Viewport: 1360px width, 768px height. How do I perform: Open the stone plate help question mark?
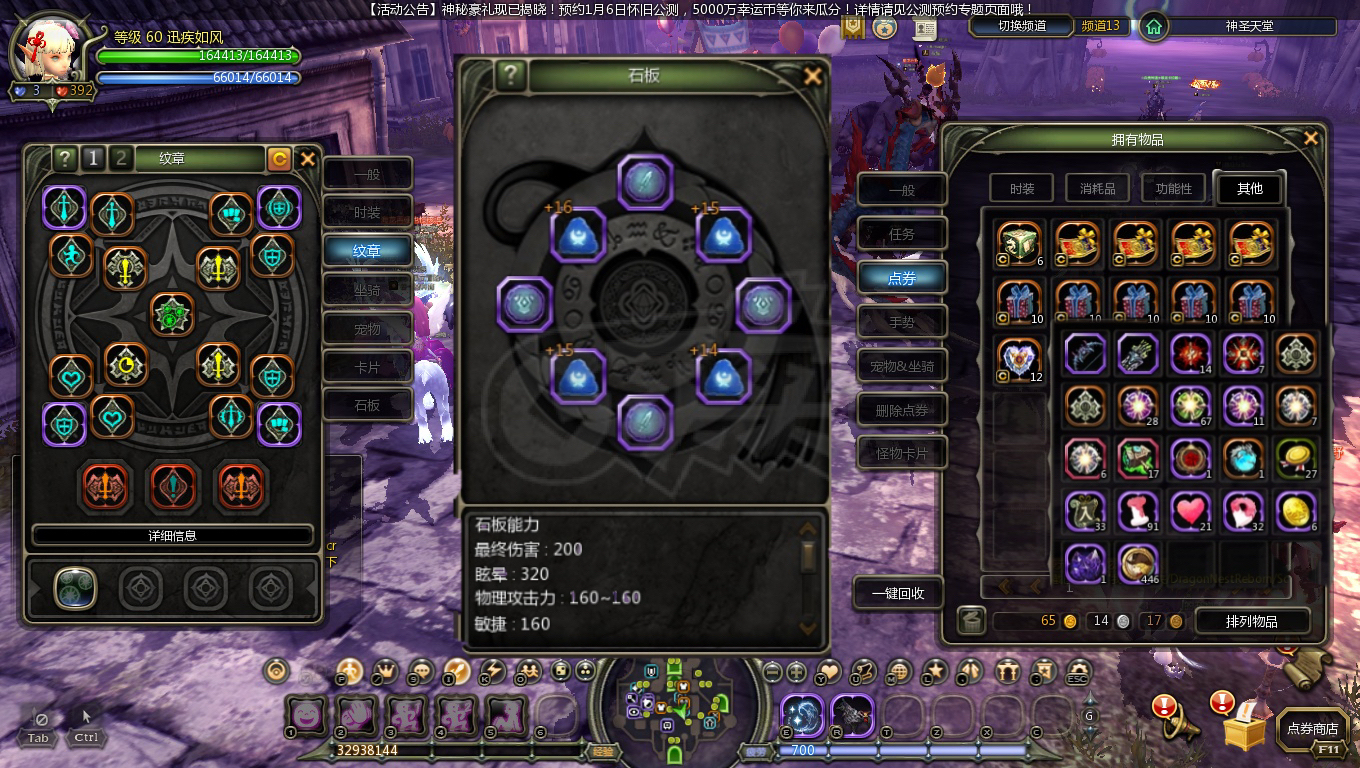[x=510, y=76]
